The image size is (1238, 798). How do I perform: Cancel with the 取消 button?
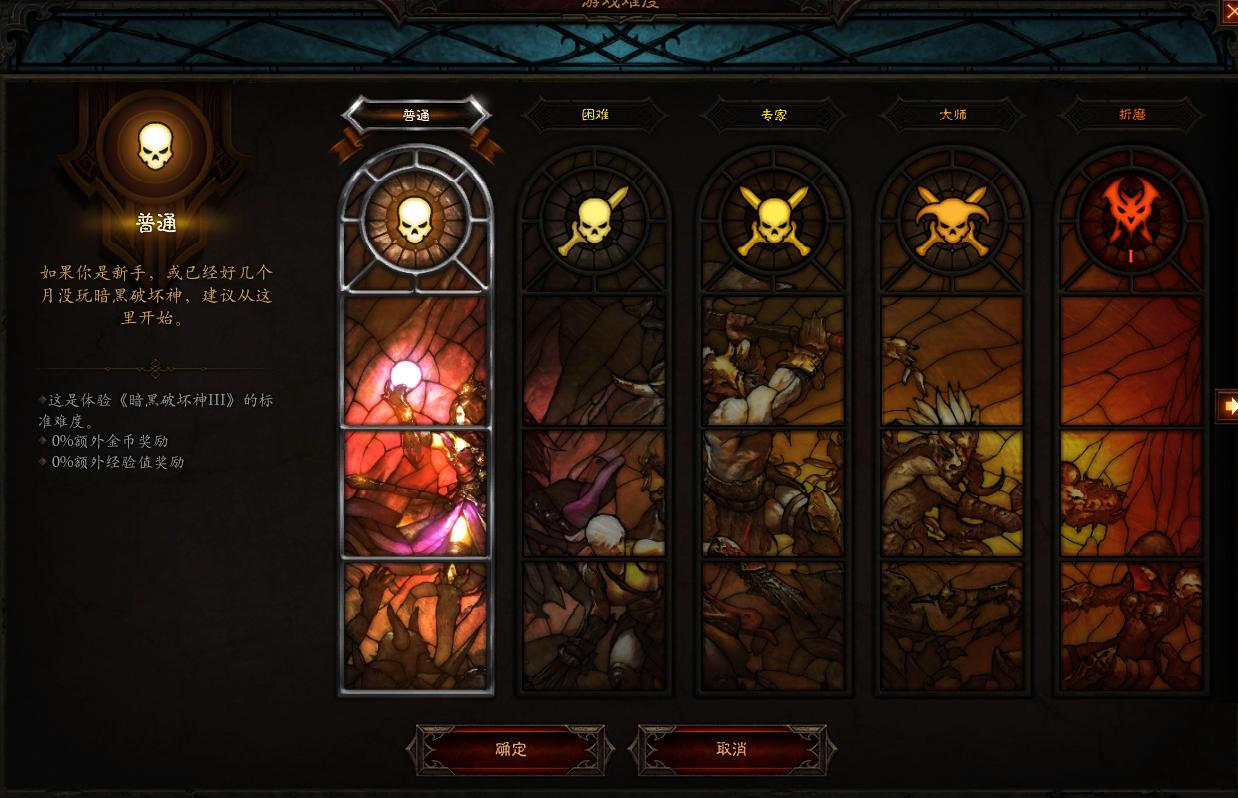click(x=732, y=749)
